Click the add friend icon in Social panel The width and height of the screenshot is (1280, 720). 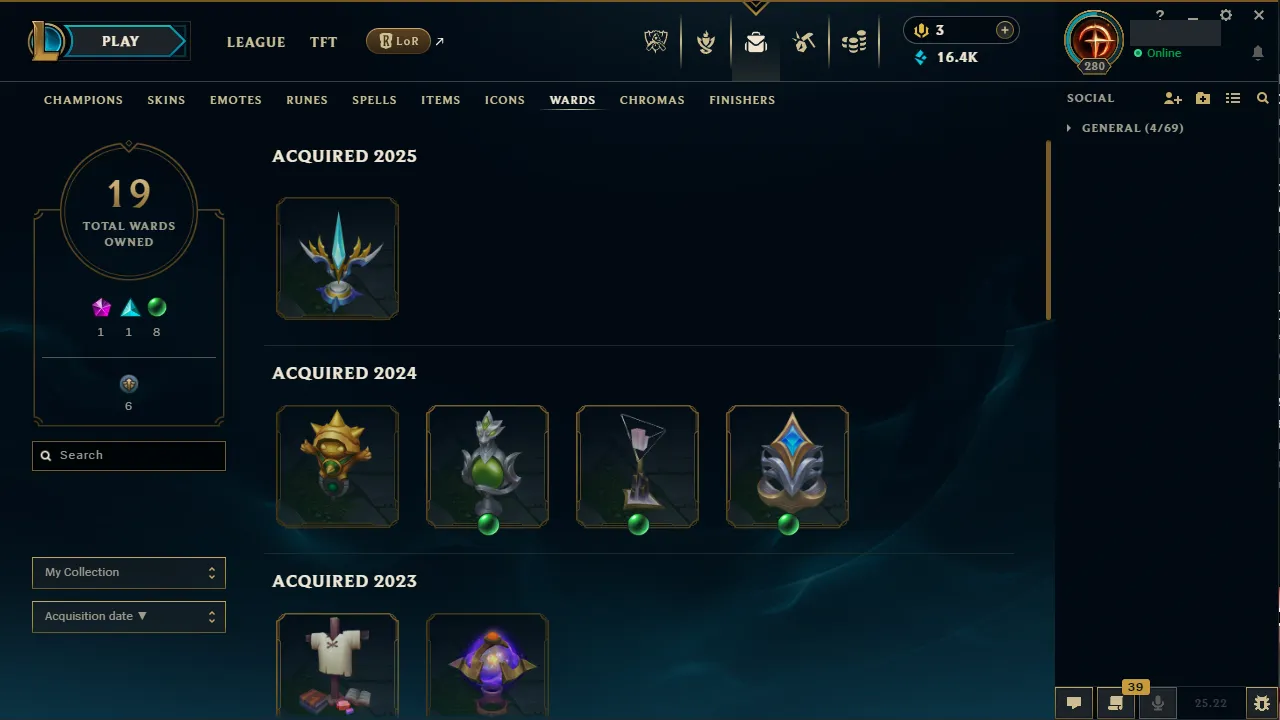tap(1172, 98)
